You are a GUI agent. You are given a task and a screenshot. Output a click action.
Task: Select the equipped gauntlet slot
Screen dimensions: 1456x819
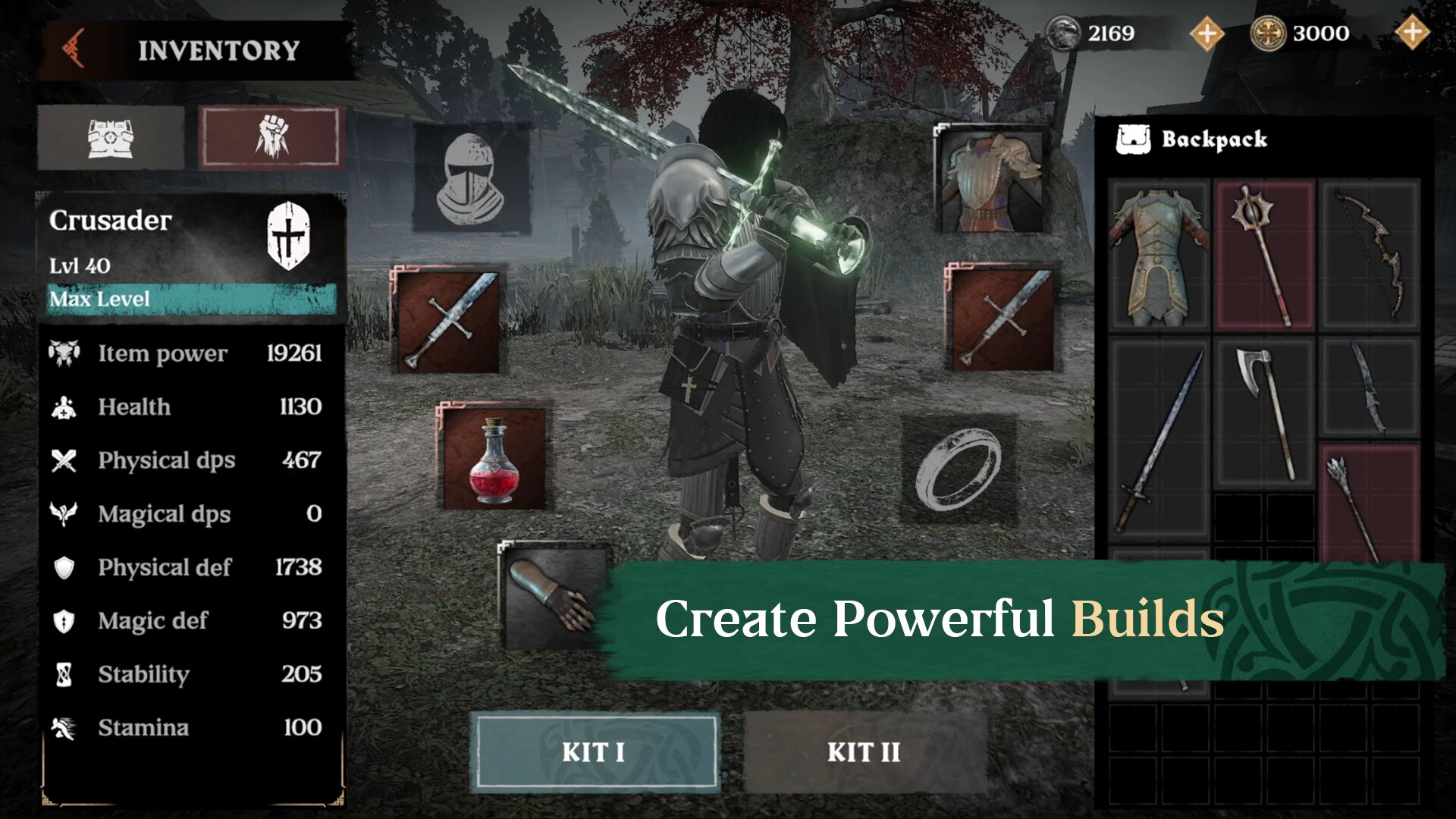551,596
